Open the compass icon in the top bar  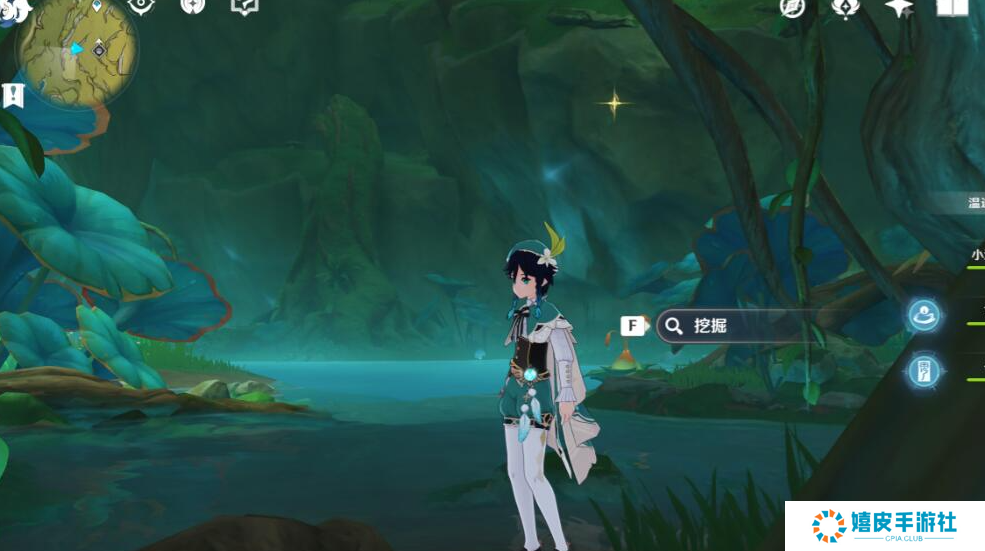click(792, 6)
